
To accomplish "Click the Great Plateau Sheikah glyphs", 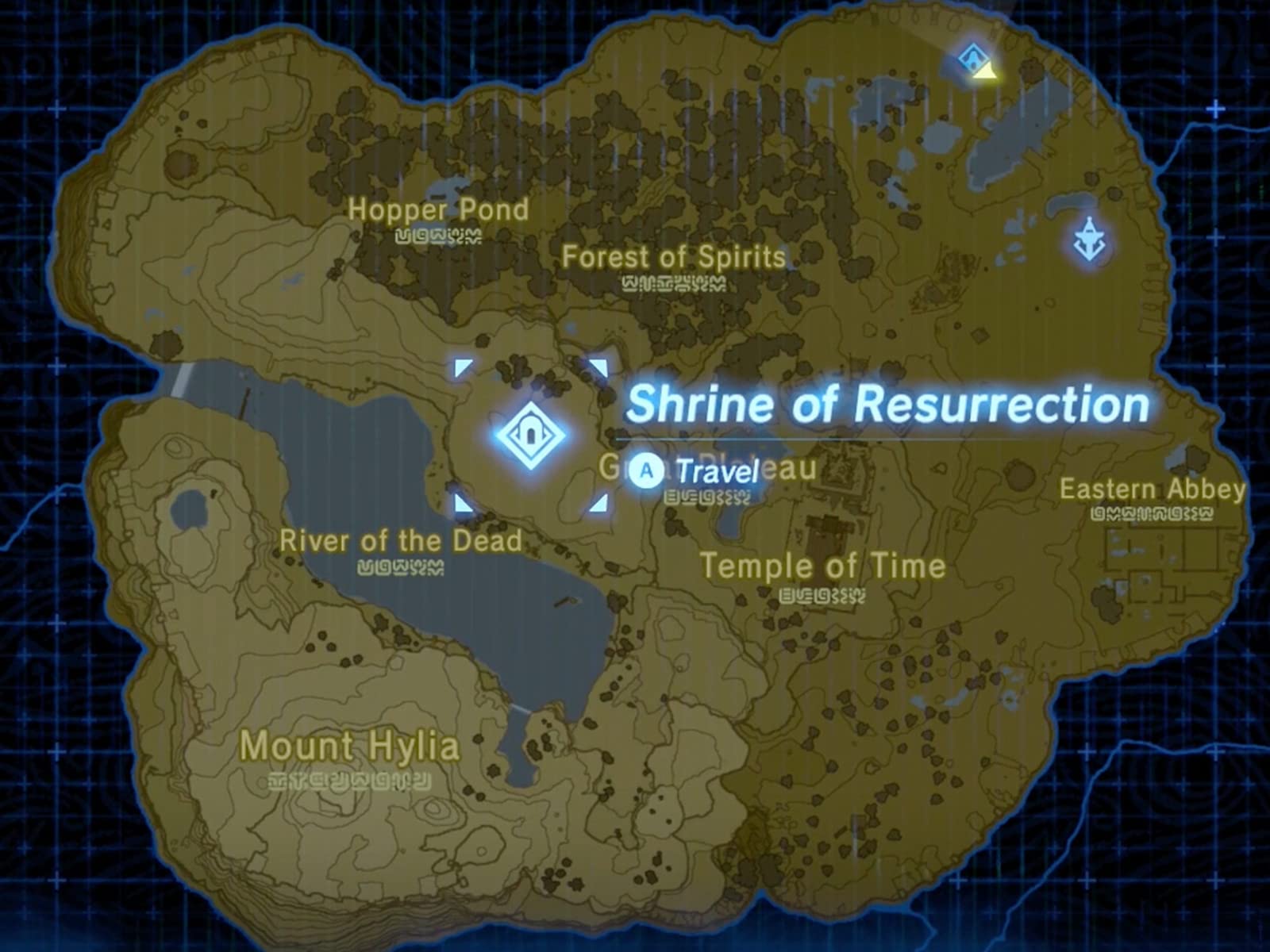I will point(709,498).
